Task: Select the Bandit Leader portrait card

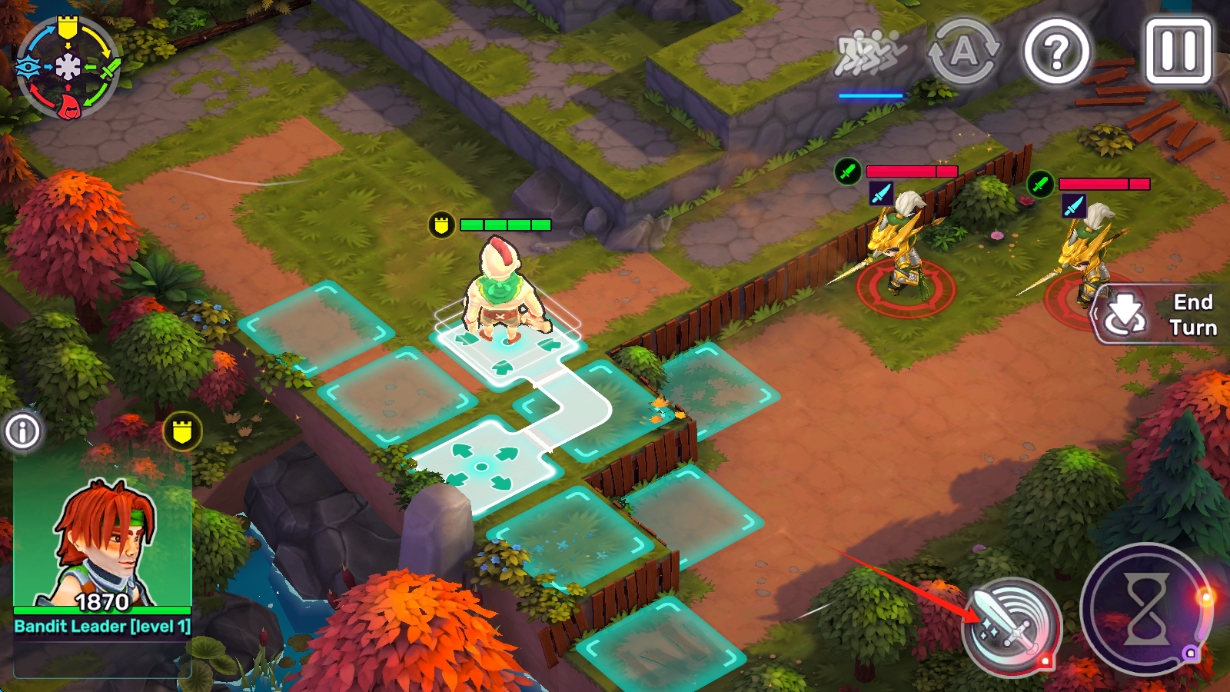Action: coord(101,540)
